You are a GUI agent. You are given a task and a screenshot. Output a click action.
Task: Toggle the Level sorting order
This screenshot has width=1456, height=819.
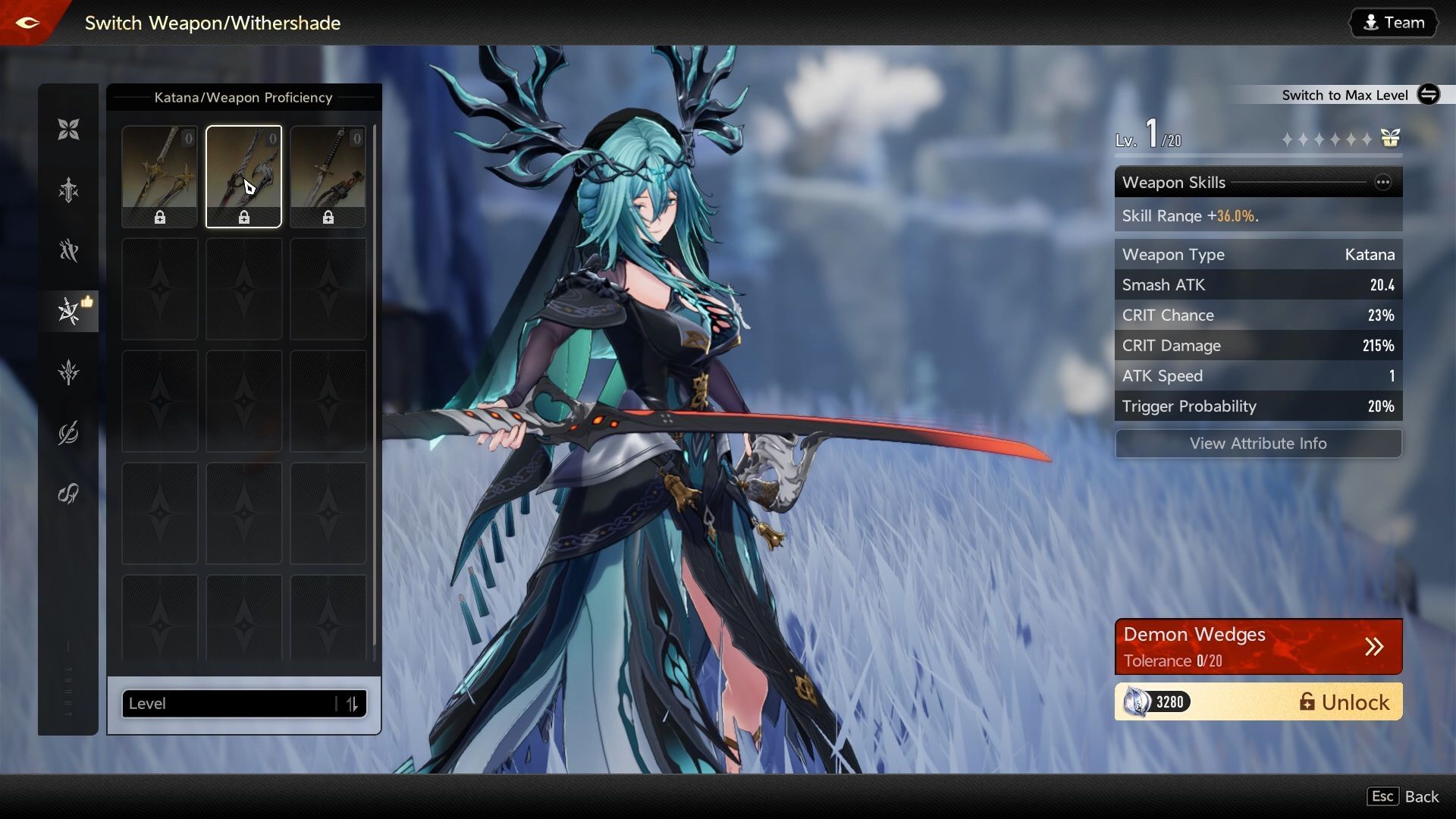coord(351,704)
